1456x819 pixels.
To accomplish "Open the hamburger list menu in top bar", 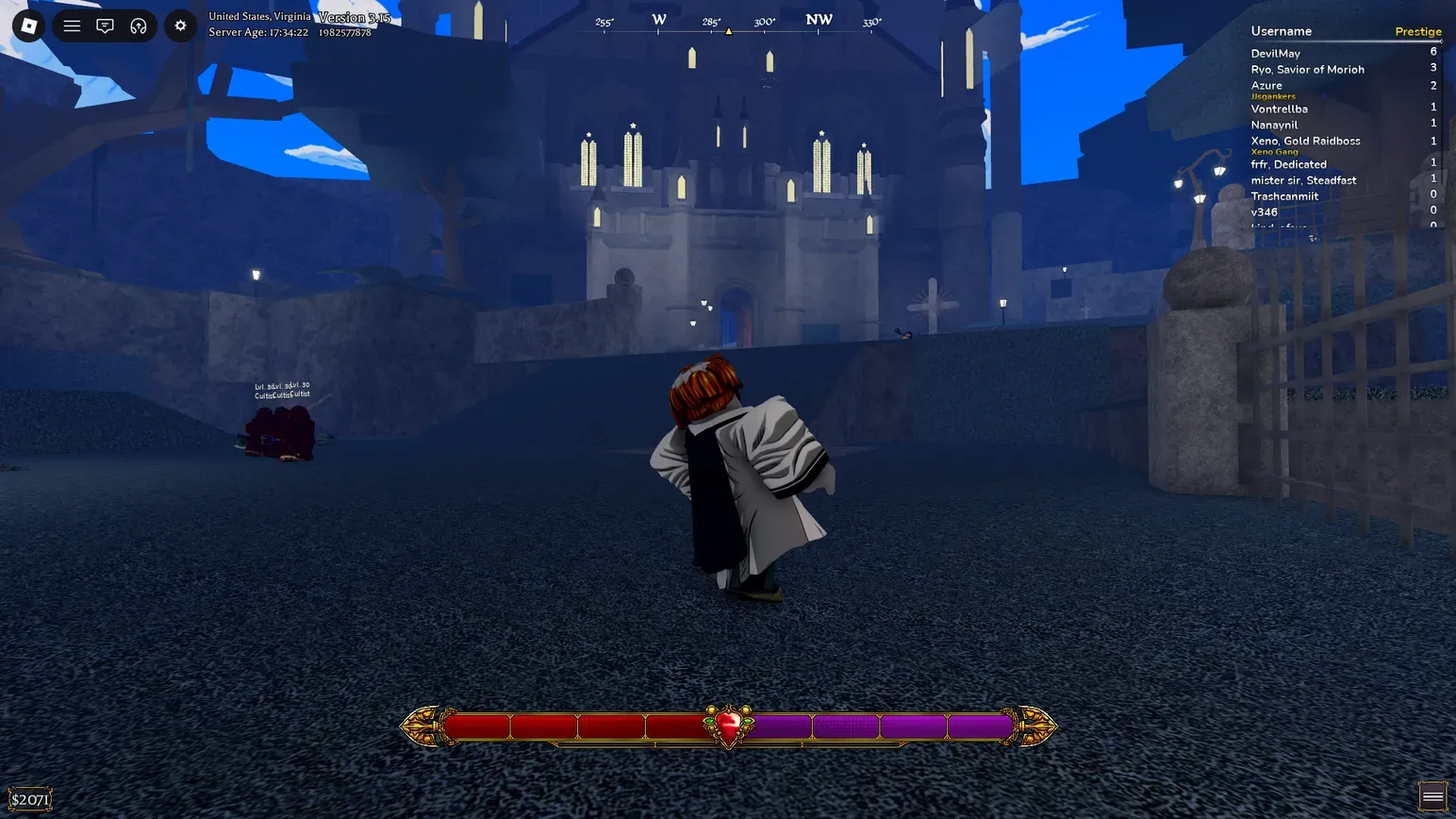I will click(x=72, y=25).
